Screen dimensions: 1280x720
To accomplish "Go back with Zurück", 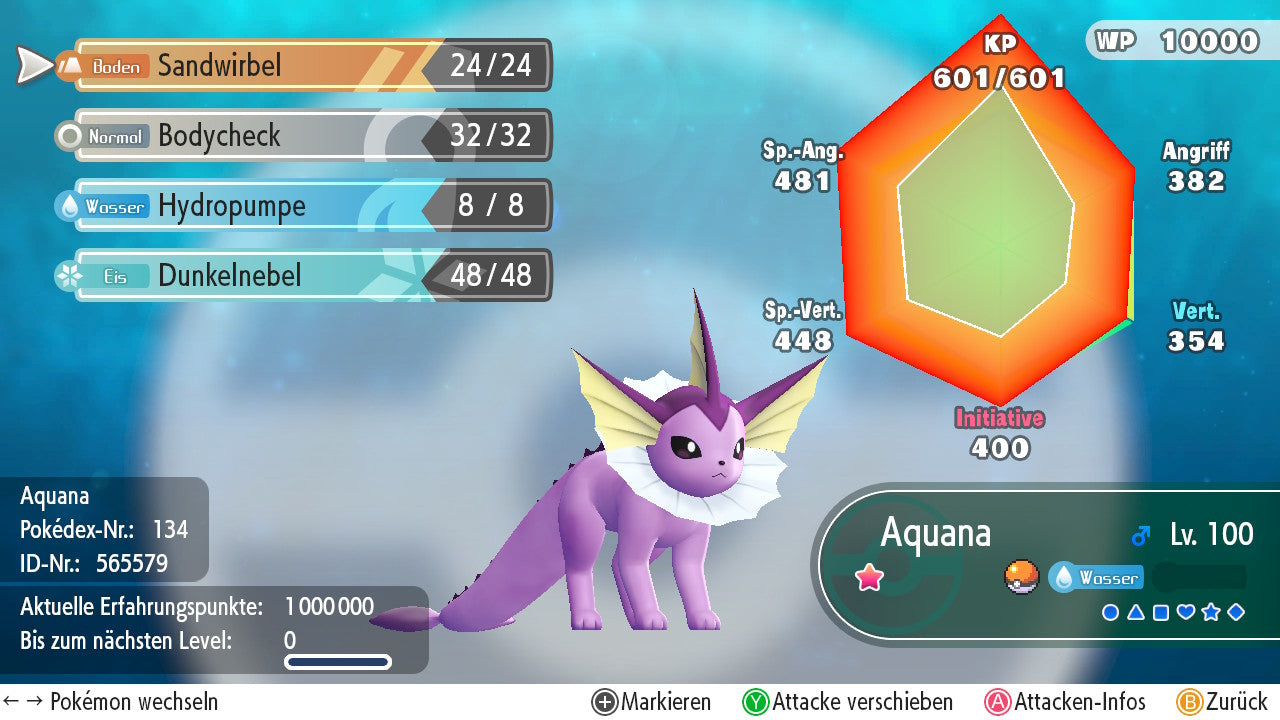I will pos(1222,702).
